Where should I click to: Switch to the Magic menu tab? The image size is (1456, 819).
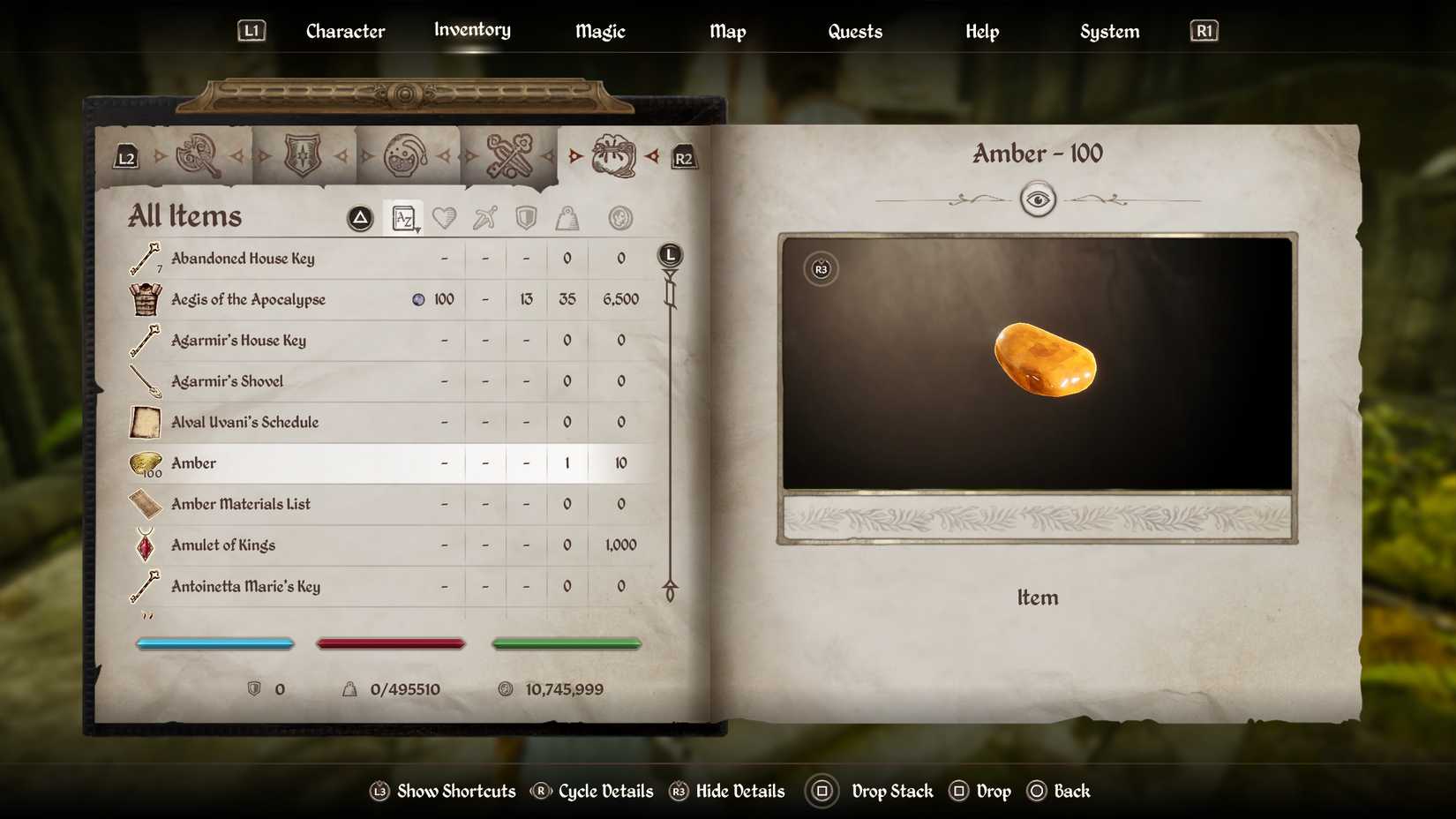point(599,31)
